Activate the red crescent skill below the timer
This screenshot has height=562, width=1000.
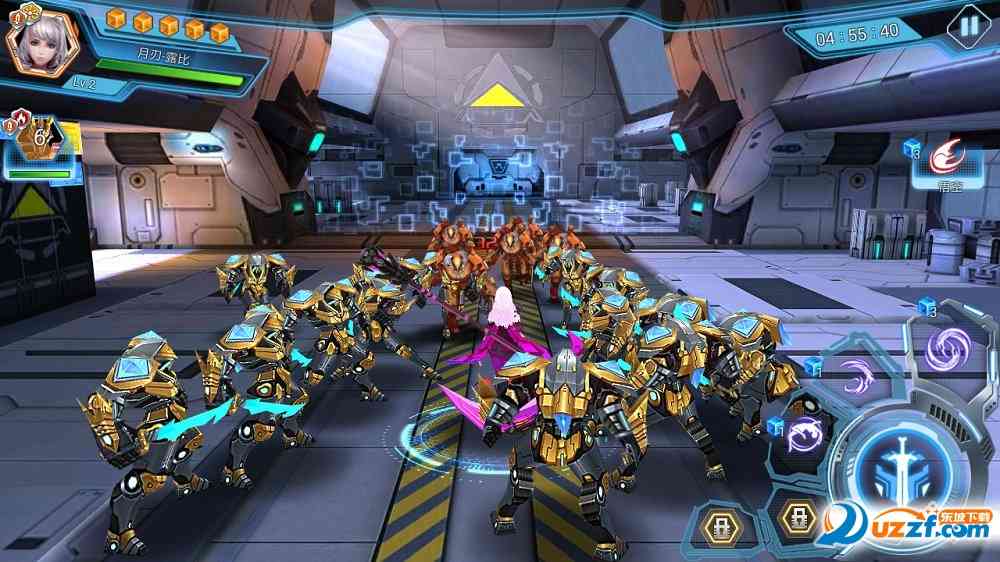pyautogui.click(x=946, y=158)
